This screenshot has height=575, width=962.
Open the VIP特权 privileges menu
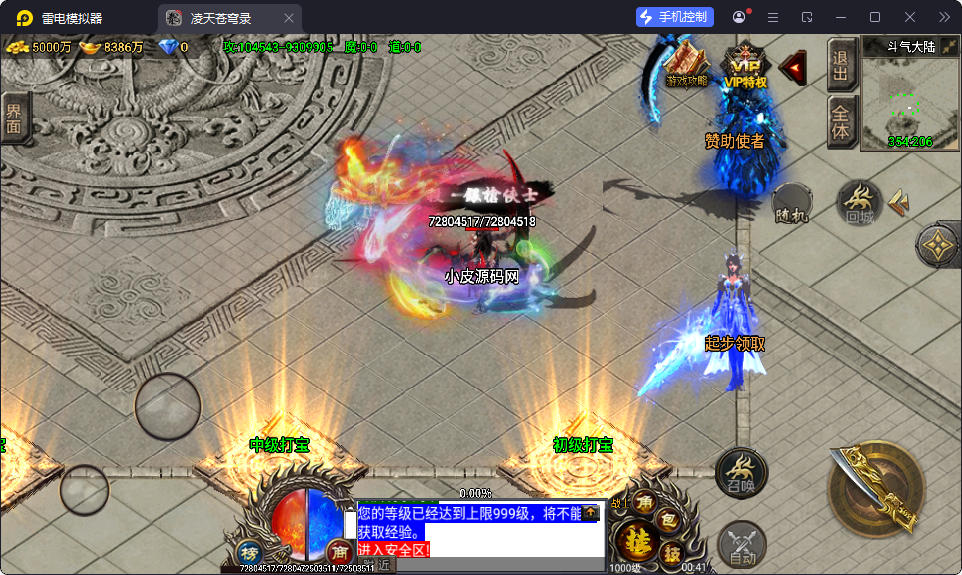coord(745,66)
